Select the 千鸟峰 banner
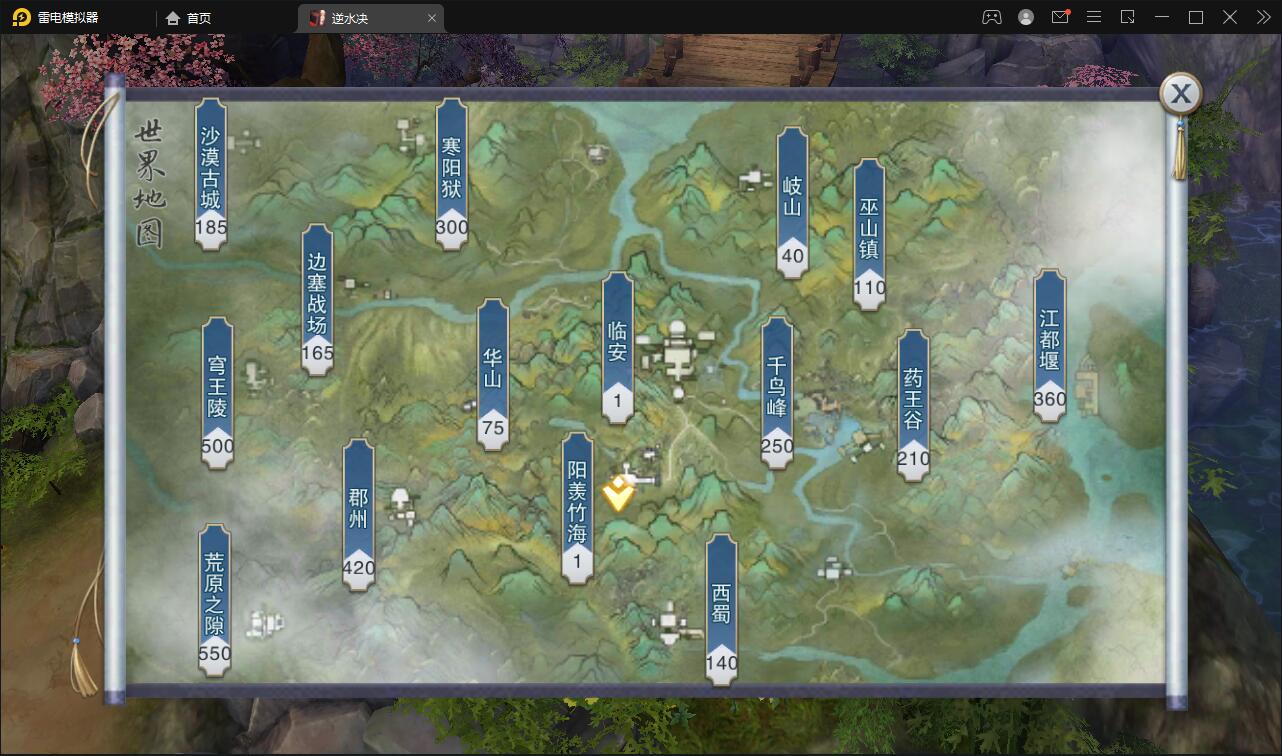The height and width of the screenshot is (756, 1282). 777,391
